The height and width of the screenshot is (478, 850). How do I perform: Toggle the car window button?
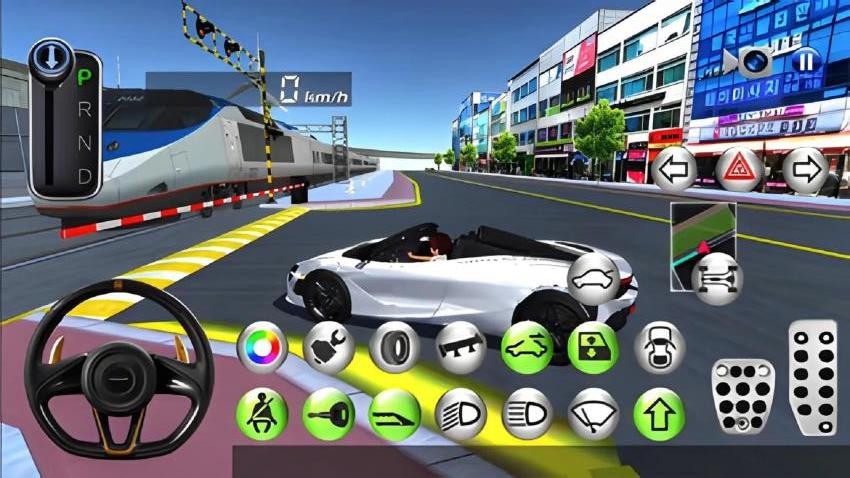pos(593,347)
